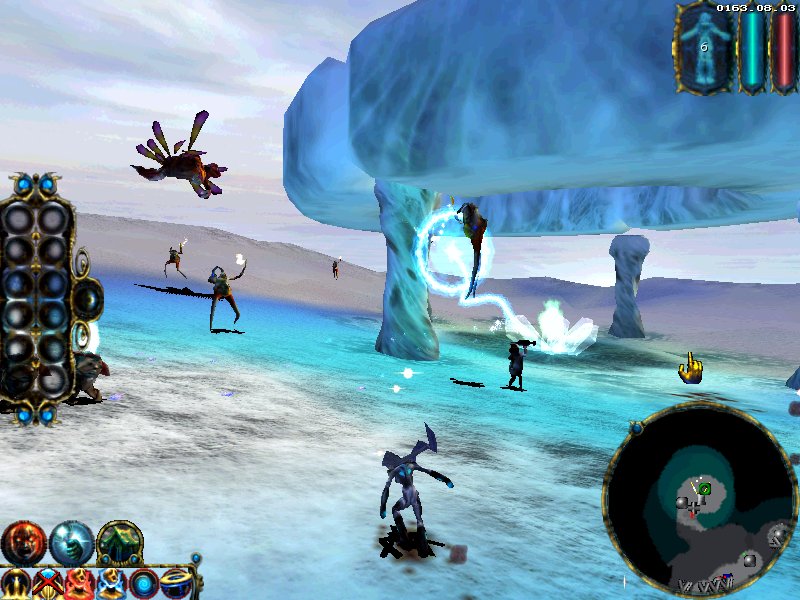Click the circular minimap
800x600 pixels.
pos(700,501)
